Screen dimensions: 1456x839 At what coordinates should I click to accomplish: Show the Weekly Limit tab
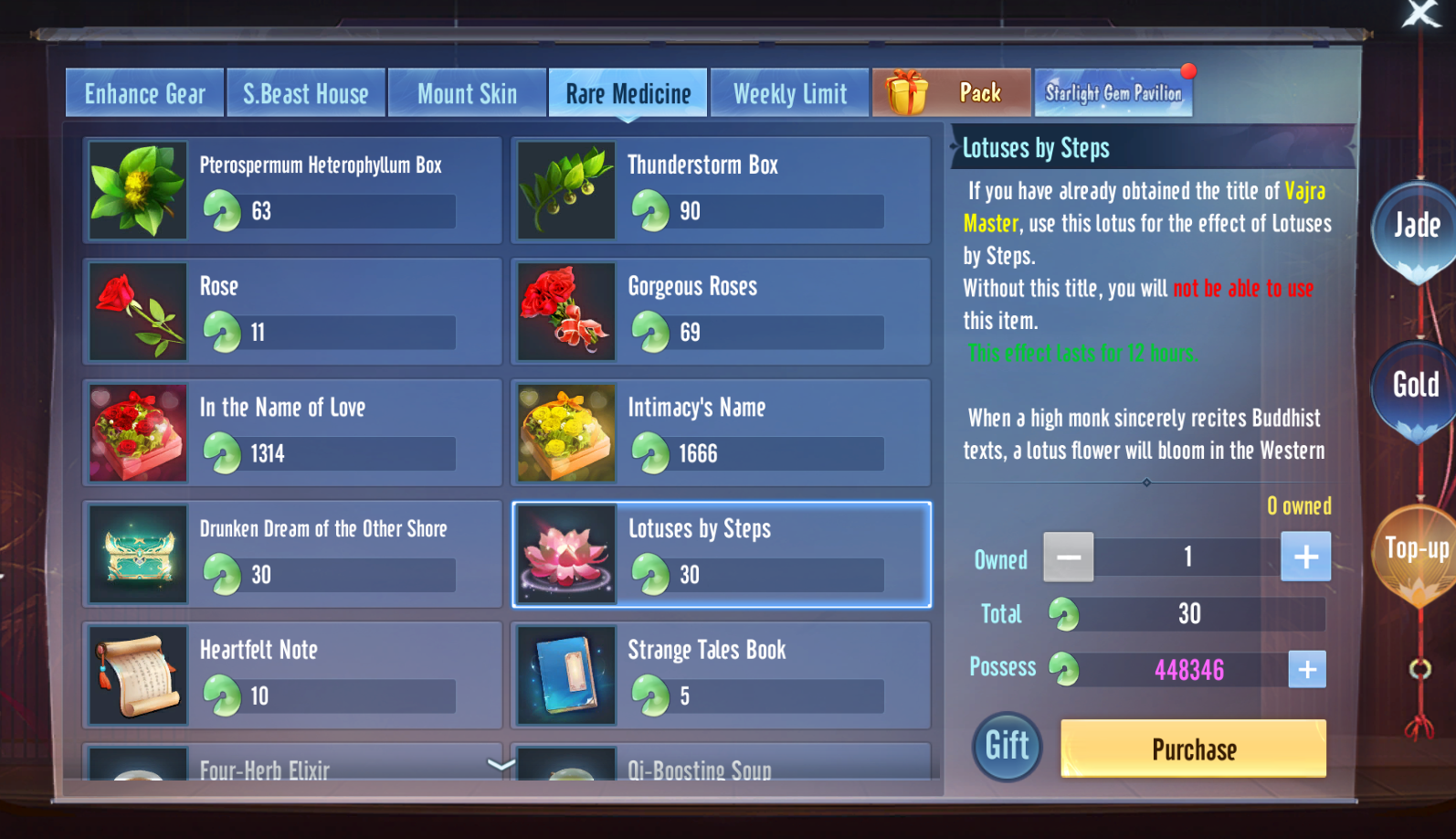[x=789, y=93]
